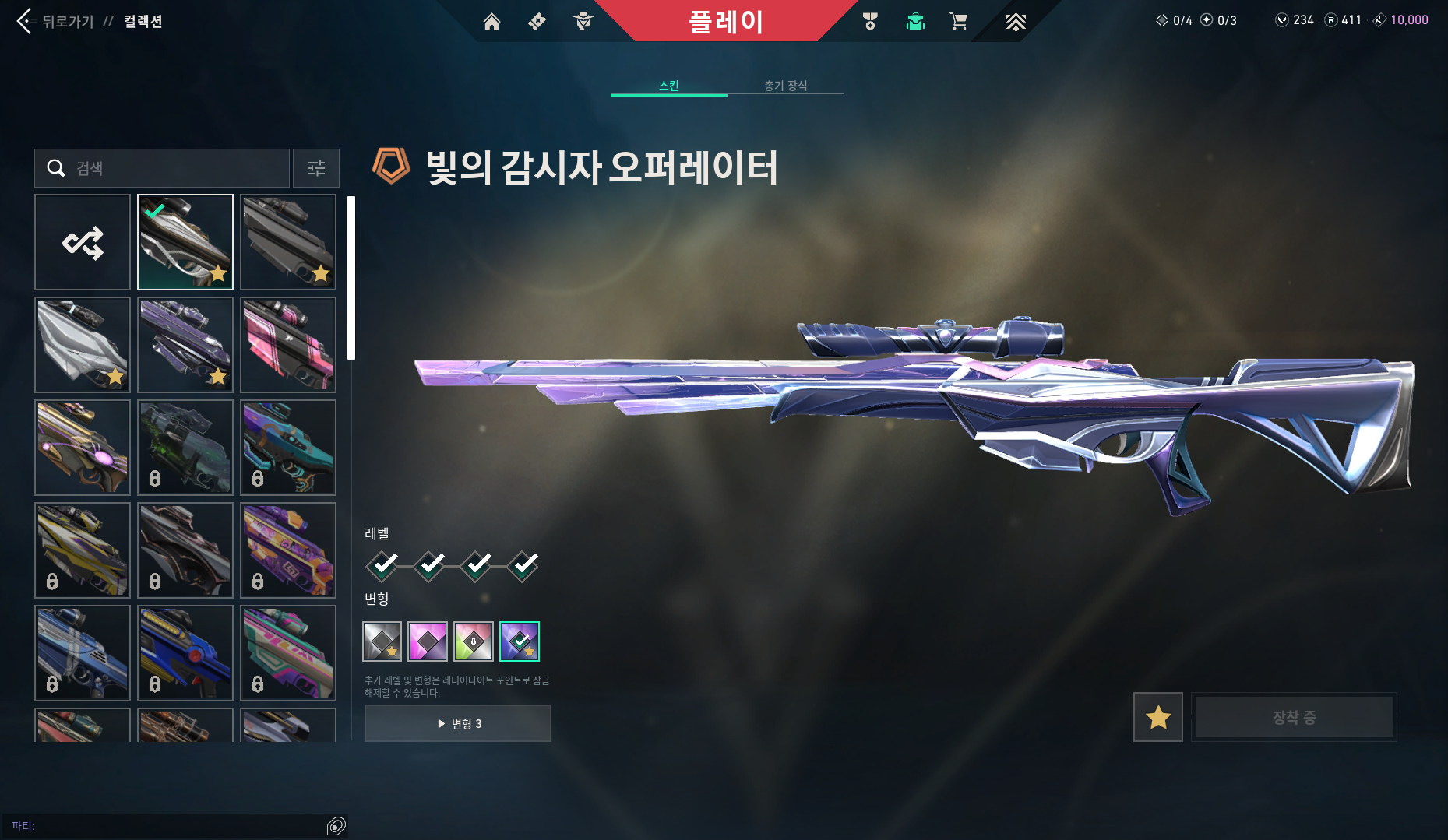Select the equipped fourth variant swatch
The height and width of the screenshot is (840, 1448).
pos(520,641)
